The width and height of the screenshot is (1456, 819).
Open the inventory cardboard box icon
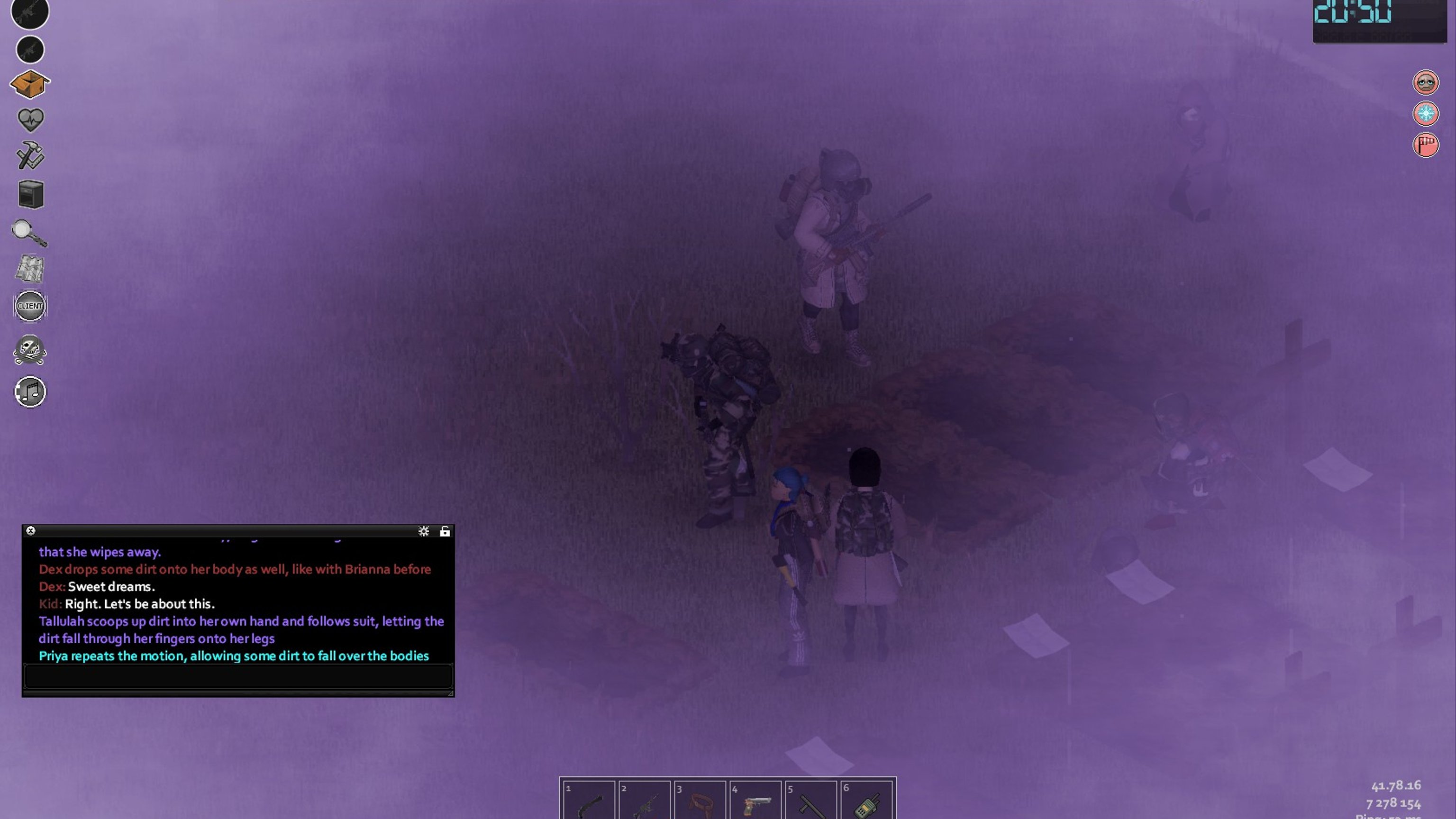pyautogui.click(x=30, y=85)
